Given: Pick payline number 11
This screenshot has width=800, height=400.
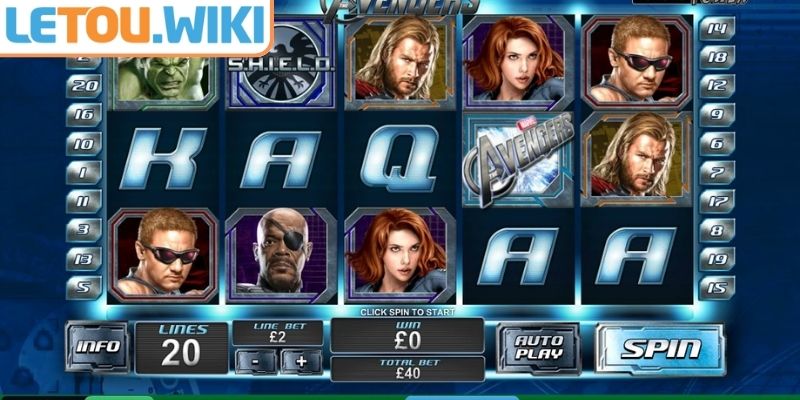Looking at the screenshot, I should click(84, 201).
